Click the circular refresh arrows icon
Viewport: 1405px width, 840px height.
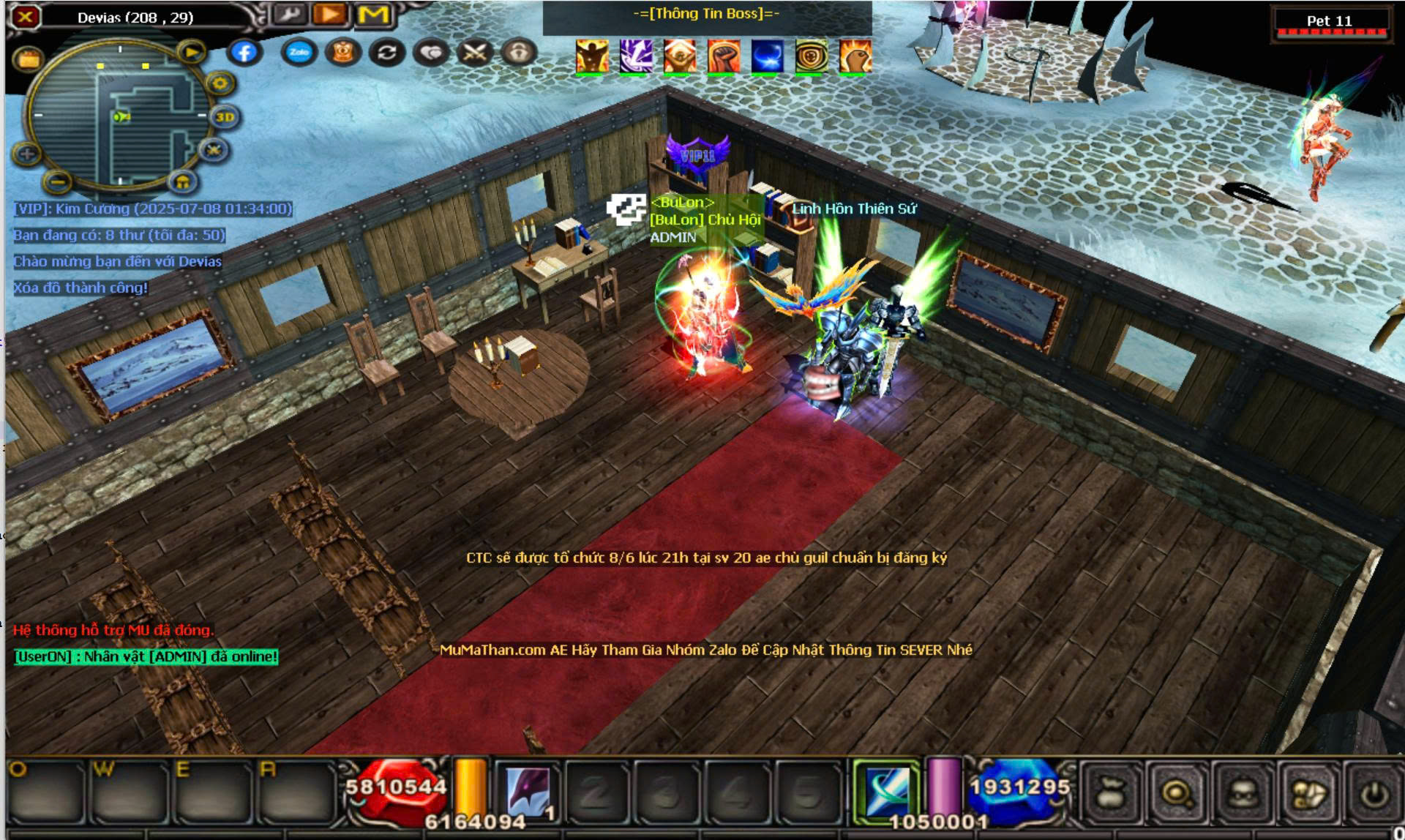[387, 52]
